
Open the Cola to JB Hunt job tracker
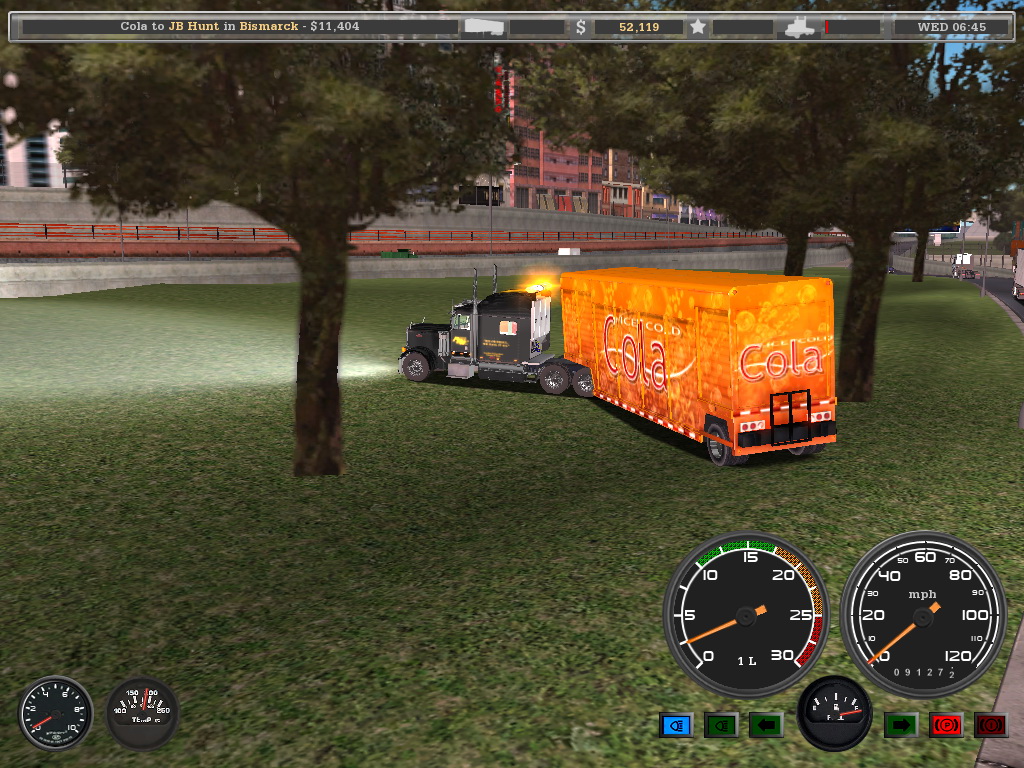click(240, 27)
